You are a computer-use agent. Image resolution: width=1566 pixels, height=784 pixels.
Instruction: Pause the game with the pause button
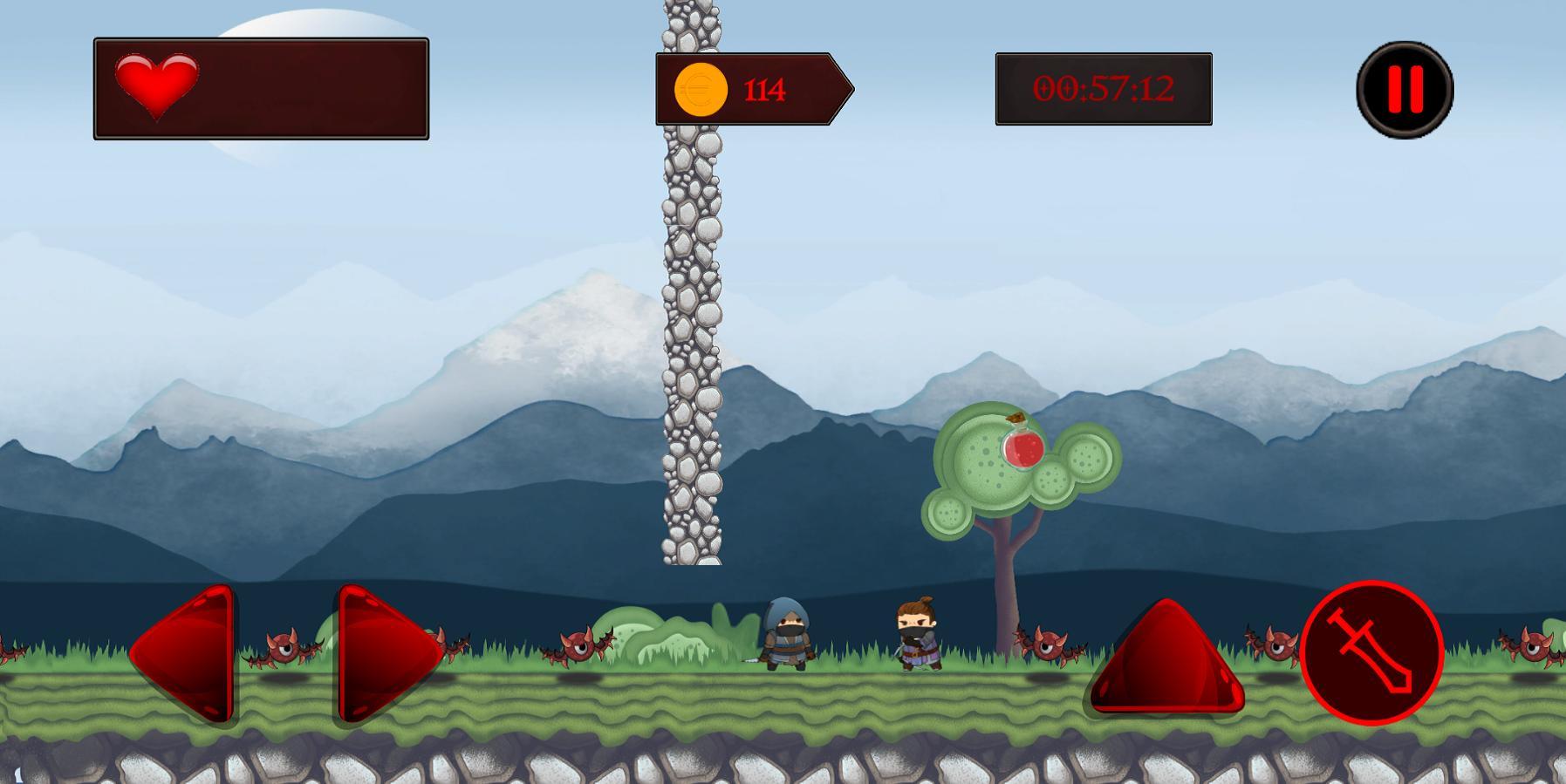[x=1405, y=89]
